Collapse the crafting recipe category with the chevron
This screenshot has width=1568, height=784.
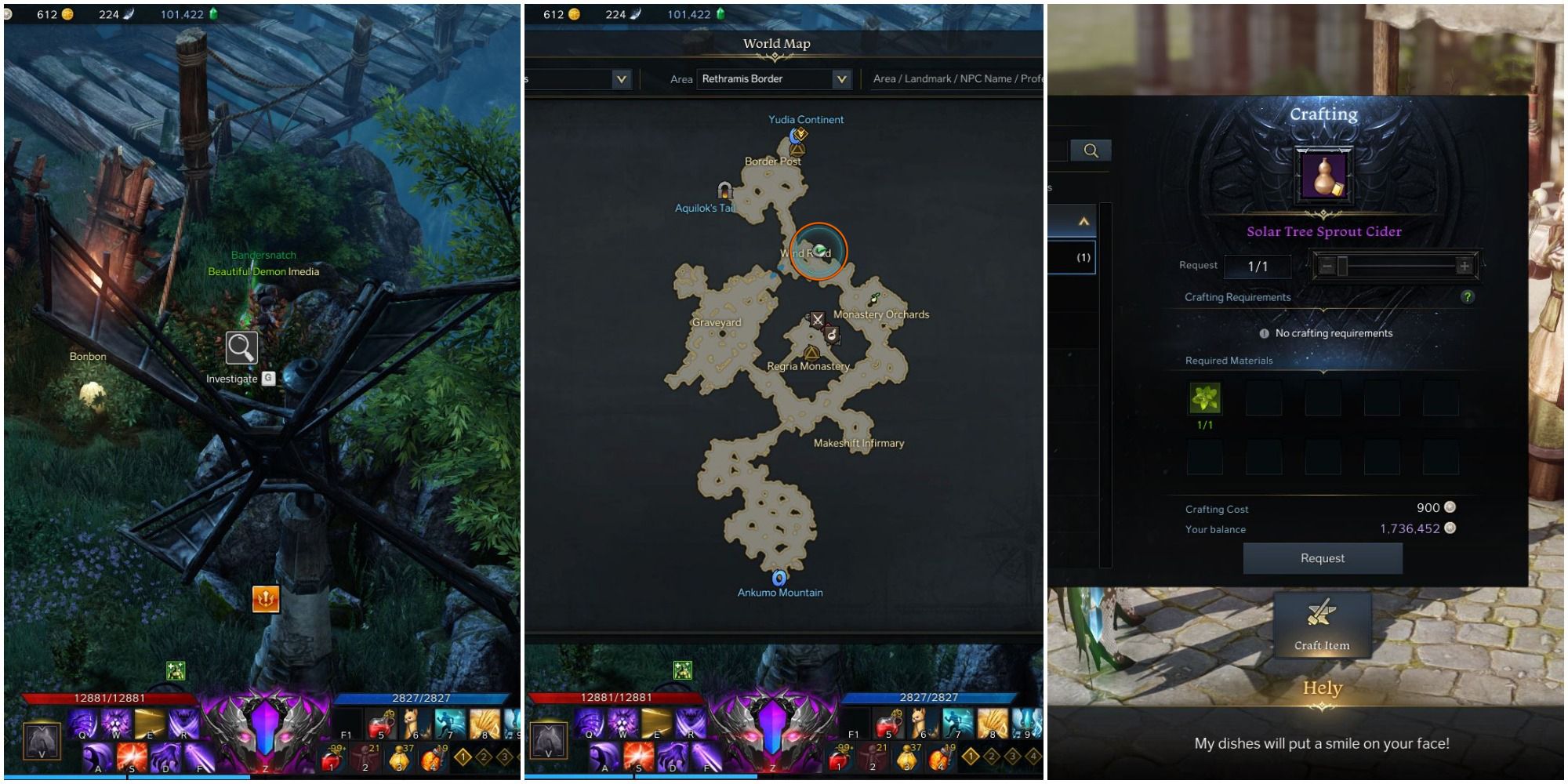(x=1085, y=222)
